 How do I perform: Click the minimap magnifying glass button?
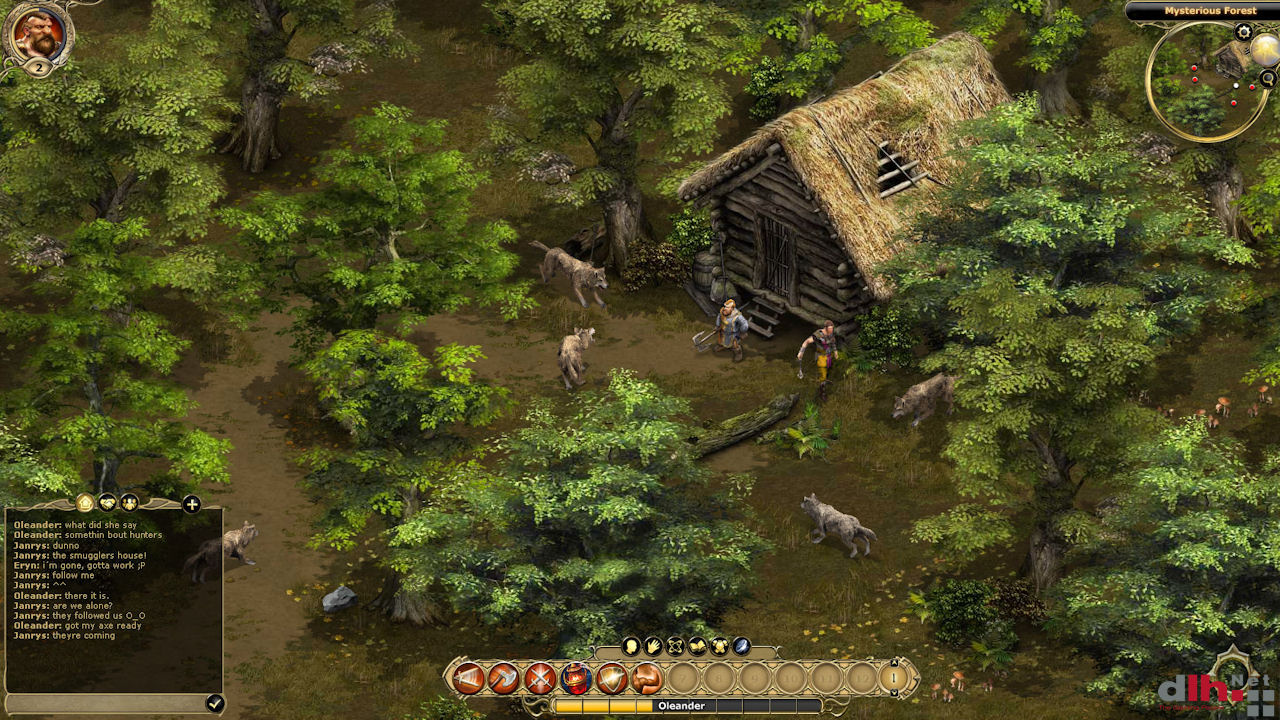click(1268, 78)
